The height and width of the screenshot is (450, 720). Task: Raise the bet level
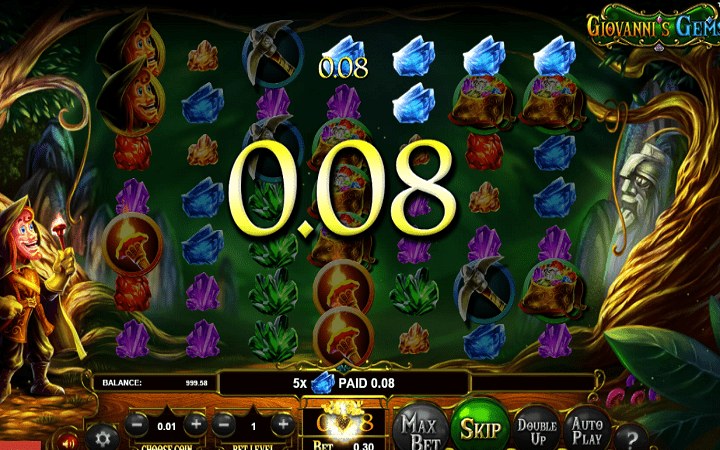point(283,424)
